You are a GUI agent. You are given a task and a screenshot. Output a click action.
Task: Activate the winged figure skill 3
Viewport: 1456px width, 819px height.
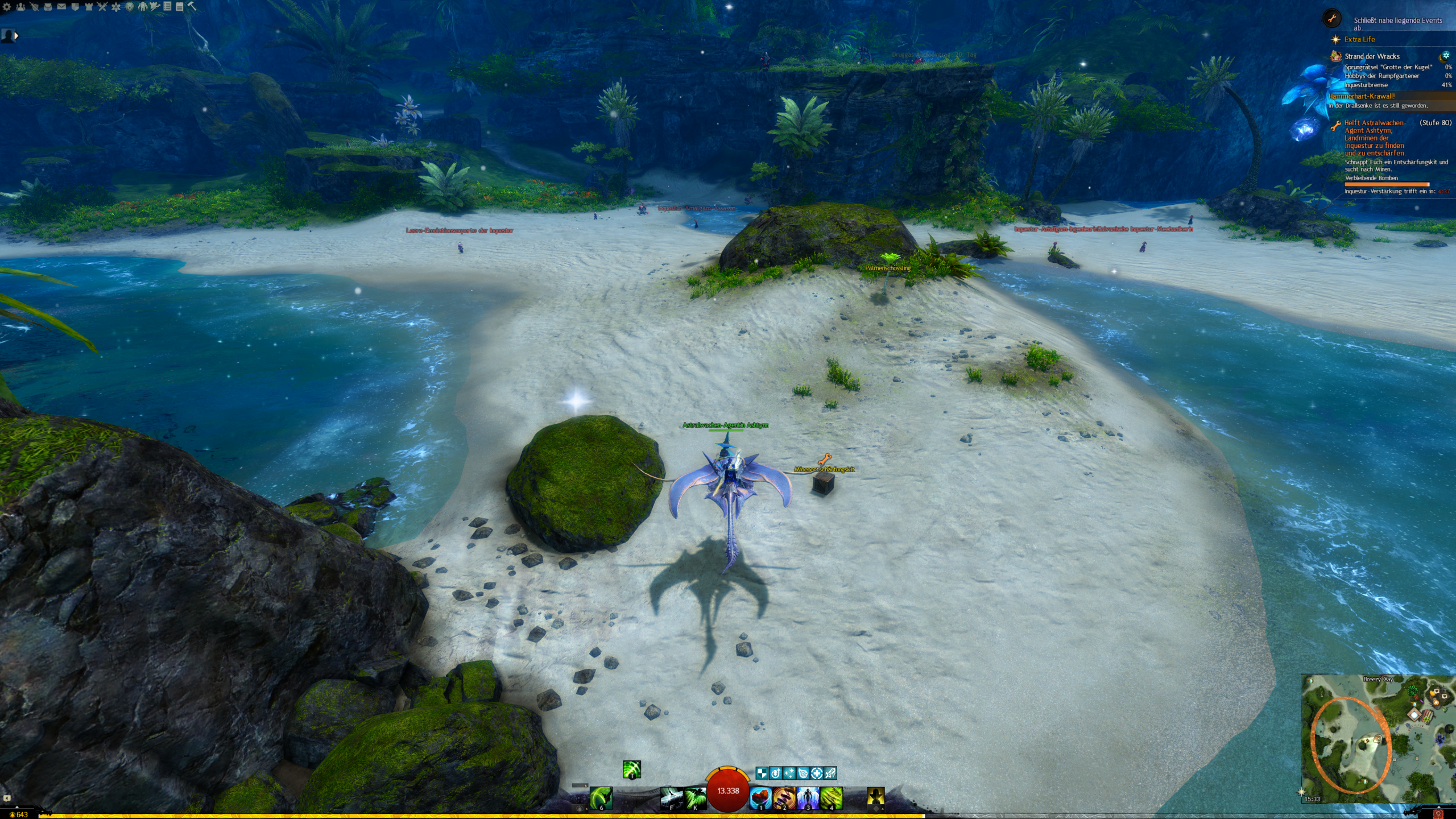click(x=808, y=798)
